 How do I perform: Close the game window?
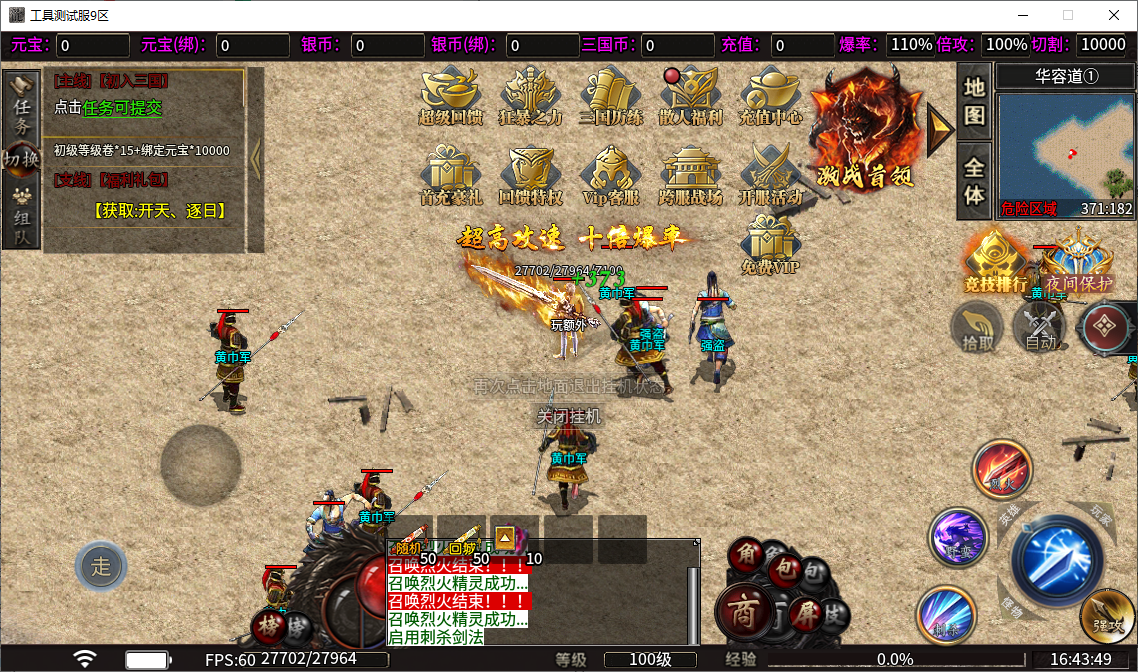click(x=1114, y=15)
